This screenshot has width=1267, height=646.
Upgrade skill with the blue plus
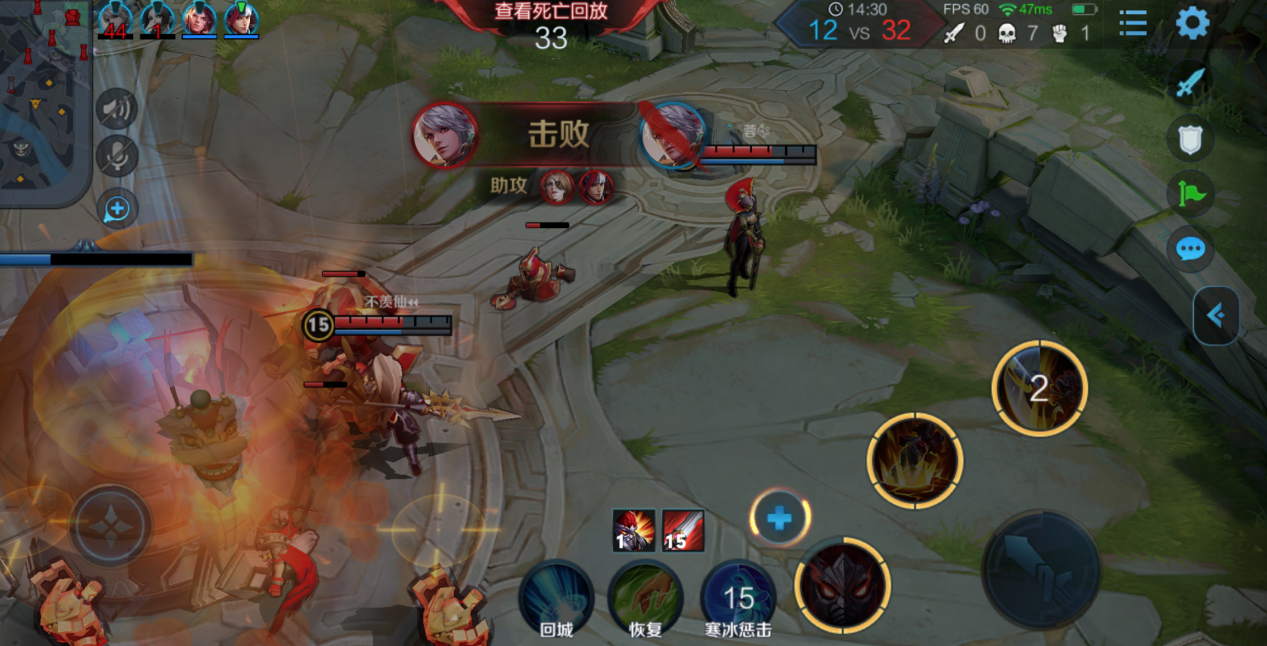pyautogui.click(x=780, y=519)
